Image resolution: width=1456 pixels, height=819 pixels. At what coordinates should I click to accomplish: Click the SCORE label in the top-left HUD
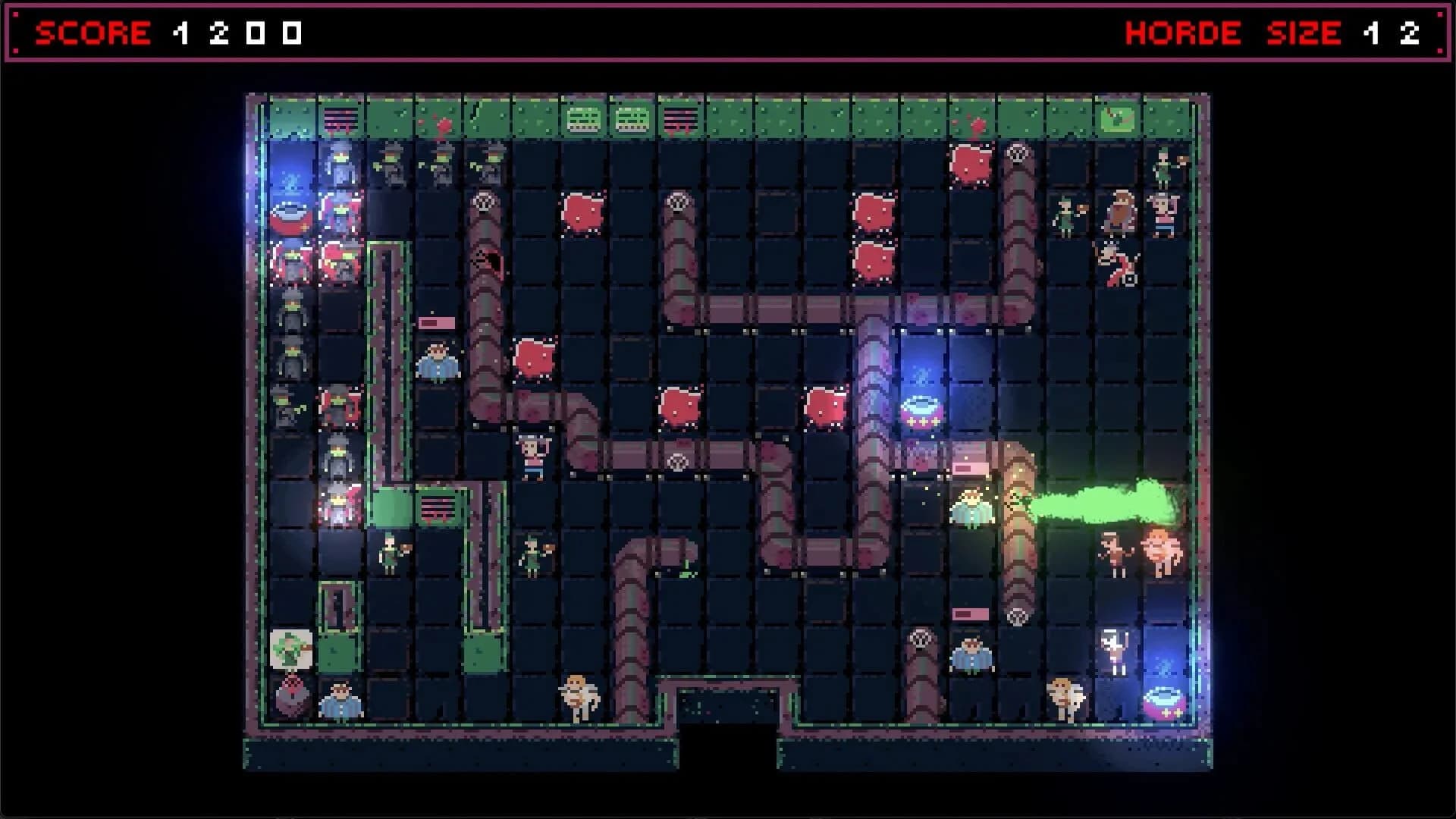pos(93,33)
